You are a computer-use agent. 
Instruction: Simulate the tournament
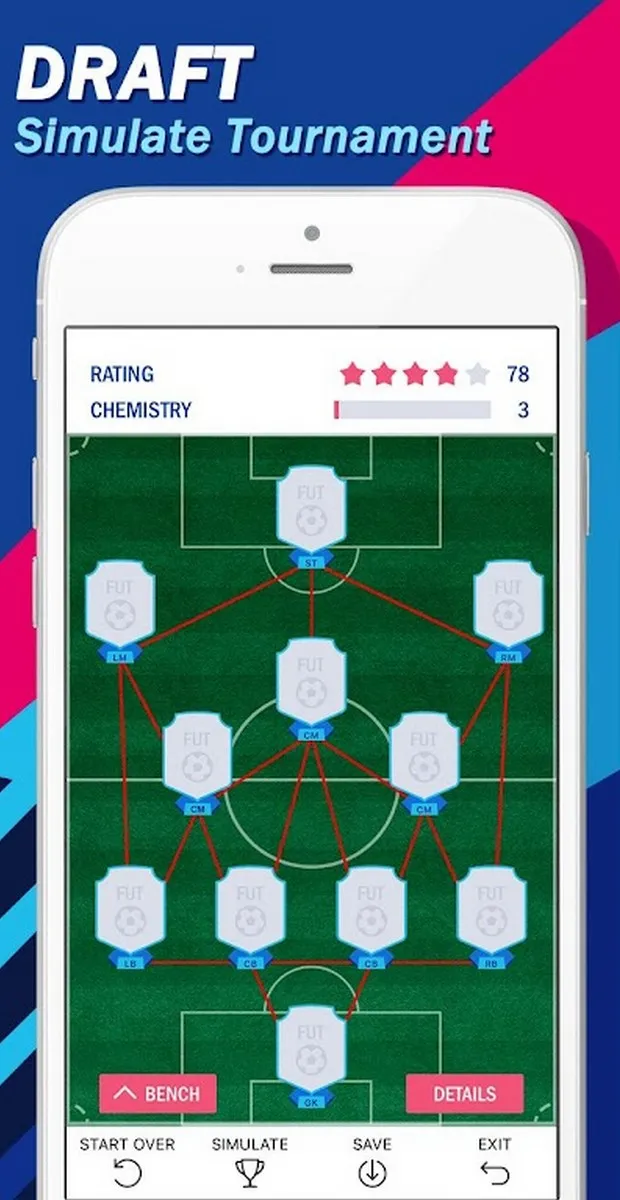tap(249, 1161)
